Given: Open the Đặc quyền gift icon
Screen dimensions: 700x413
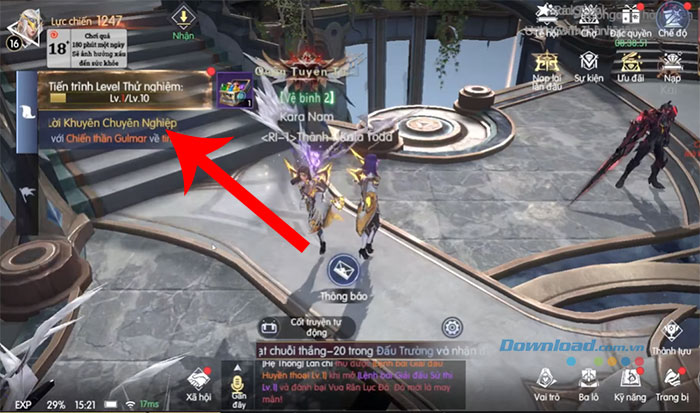Looking at the screenshot, I should [x=631, y=17].
